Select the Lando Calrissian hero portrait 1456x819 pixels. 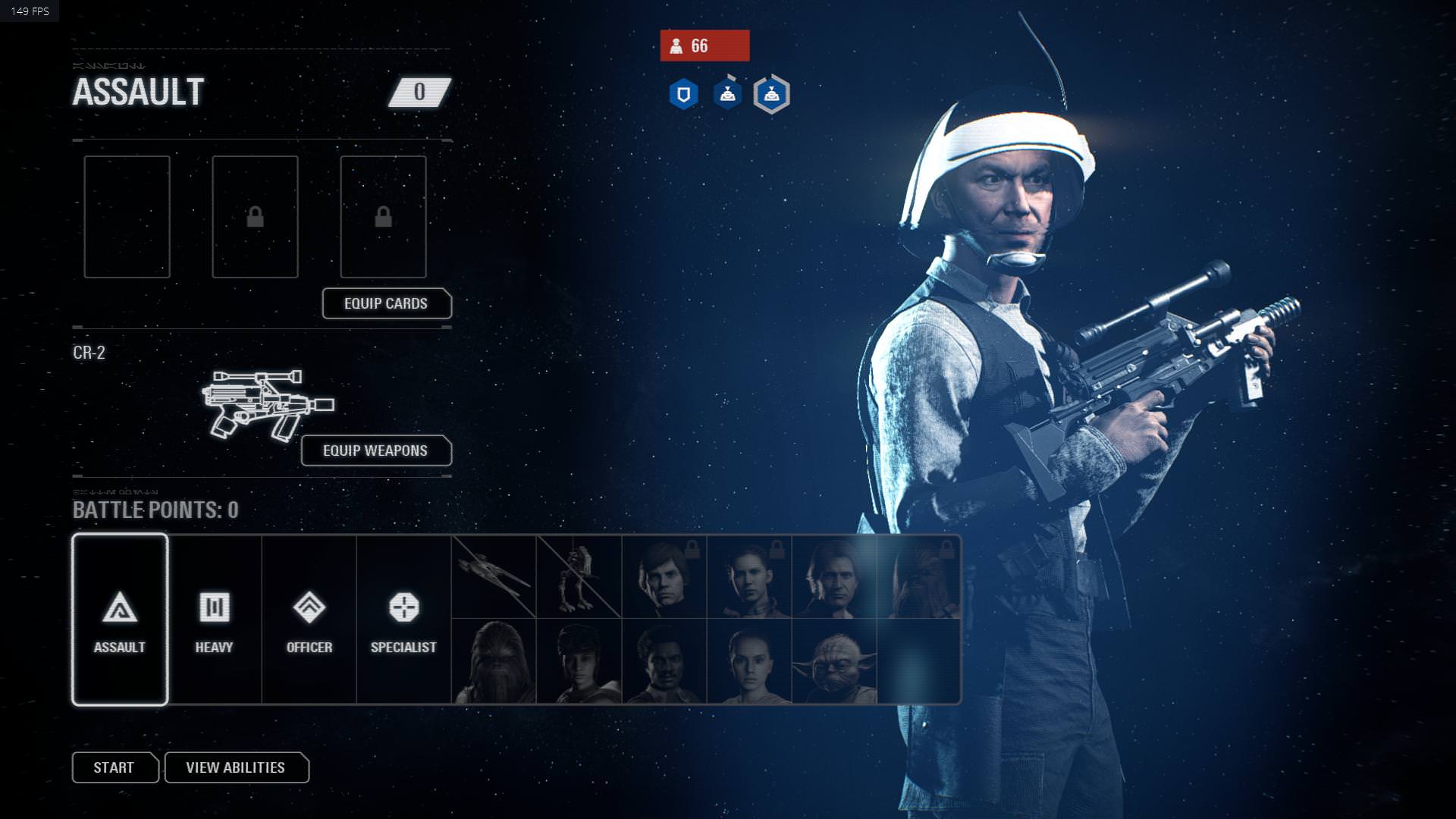coord(664,662)
